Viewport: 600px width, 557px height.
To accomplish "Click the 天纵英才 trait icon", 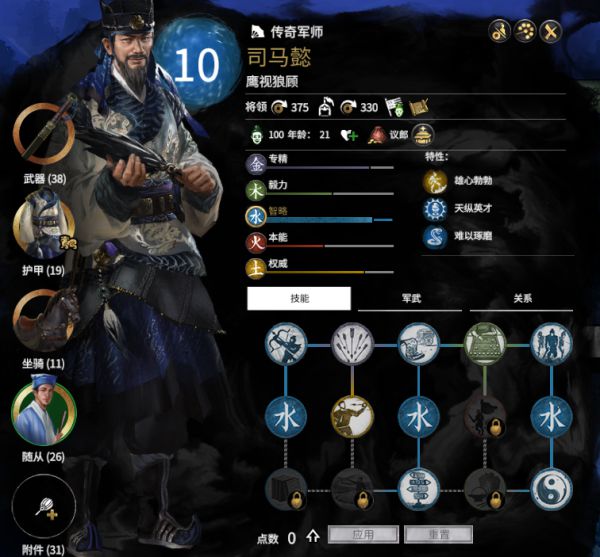I will click(436, 208).
